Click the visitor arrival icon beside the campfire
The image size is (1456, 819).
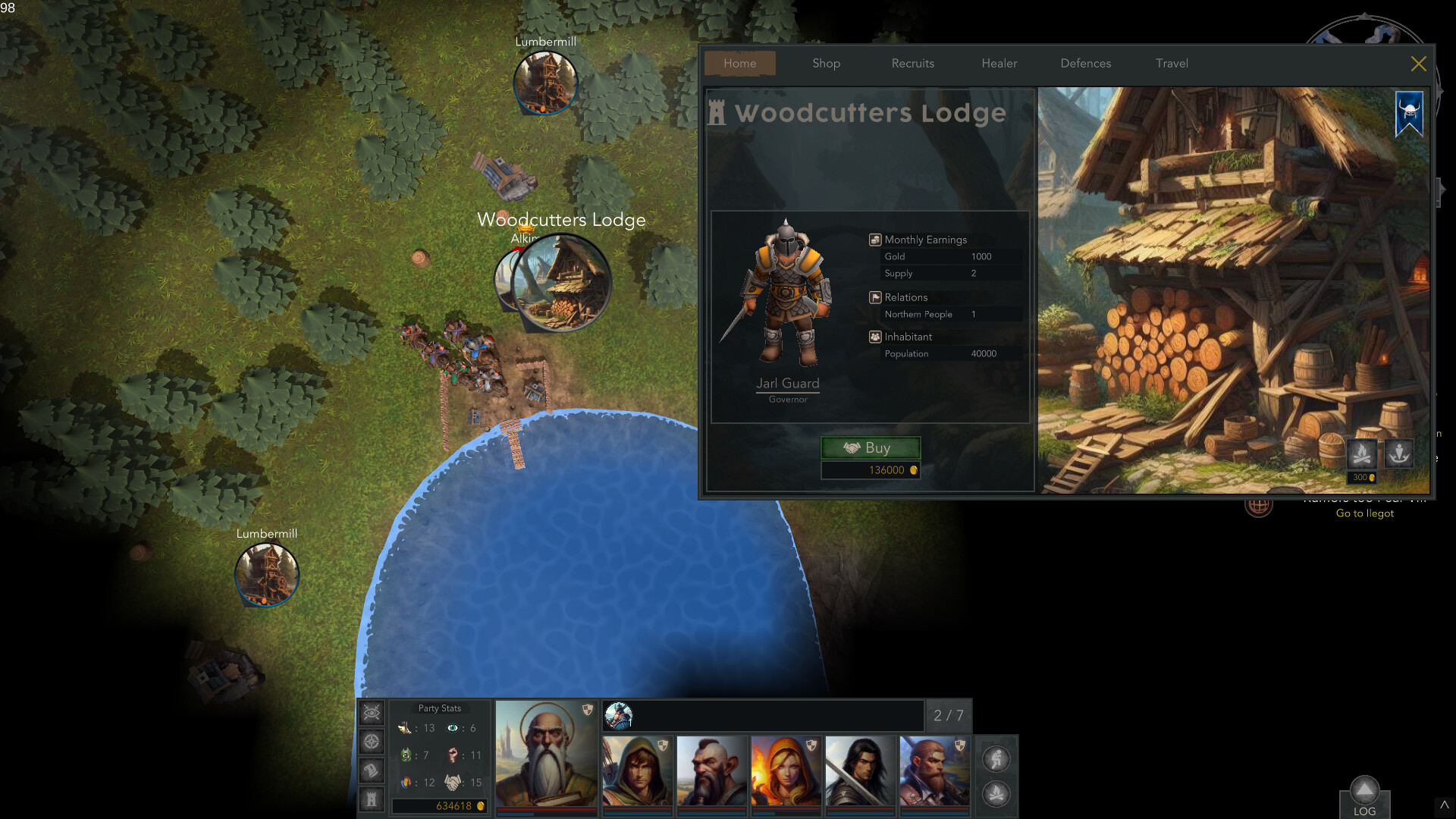[x=1400, y=454]
